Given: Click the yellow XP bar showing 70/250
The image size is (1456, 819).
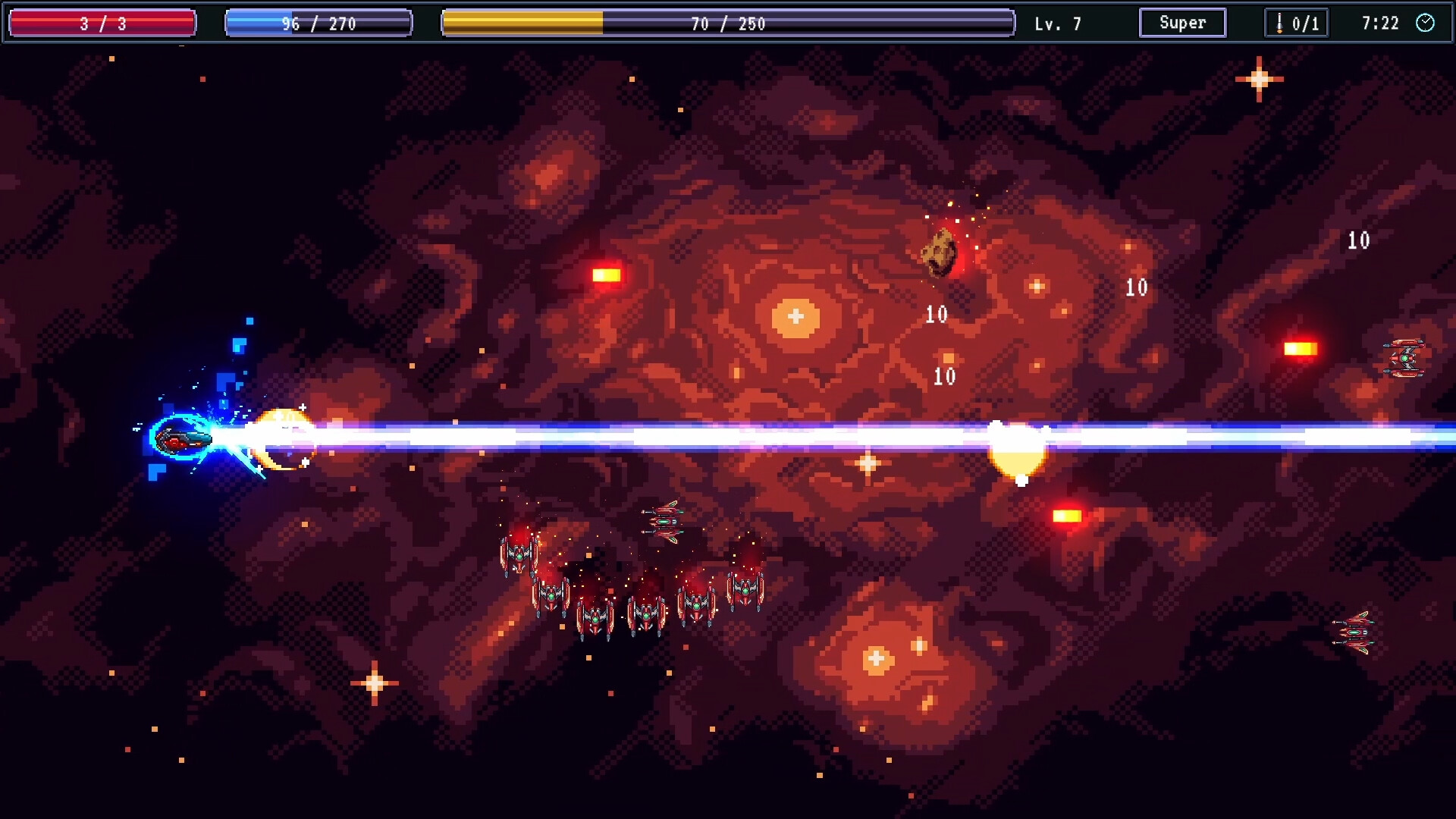Looking at the screenshot, I should (x=728, y=23).
